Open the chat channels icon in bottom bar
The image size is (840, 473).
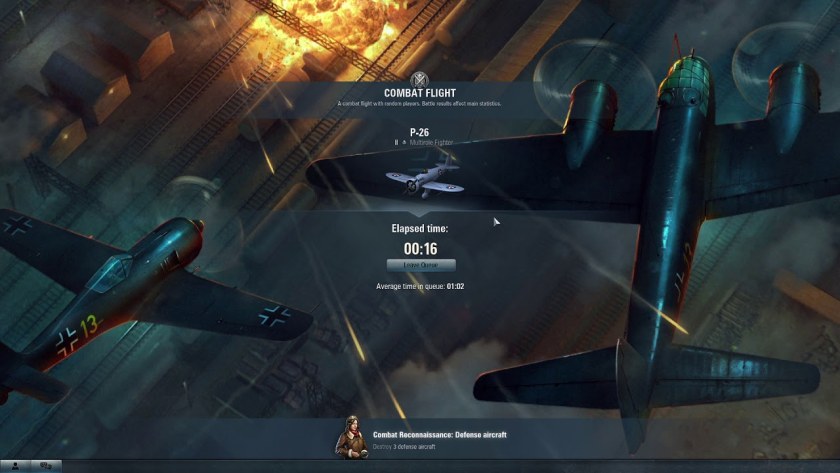[45, 465]
